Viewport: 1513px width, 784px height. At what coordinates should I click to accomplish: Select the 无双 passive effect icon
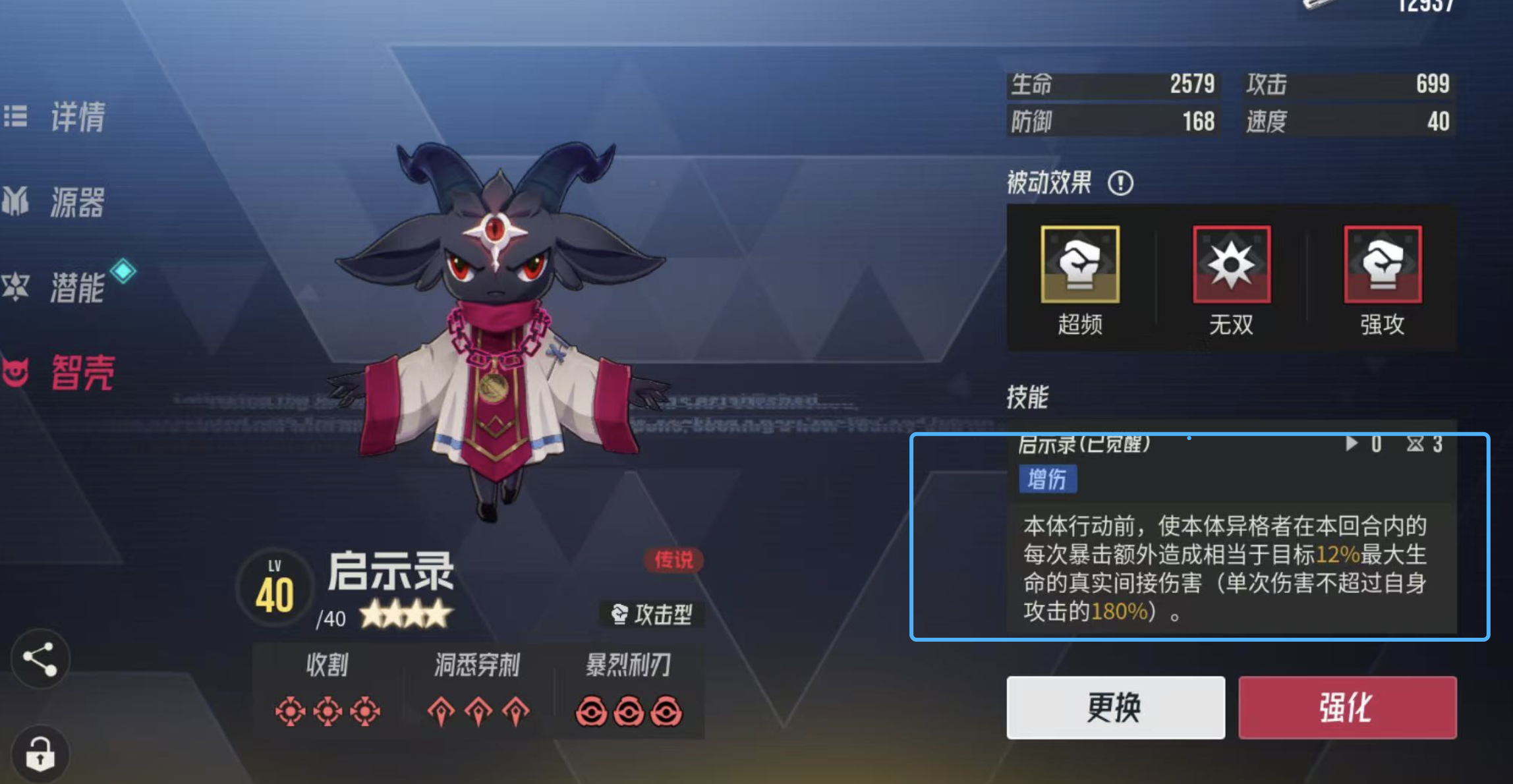pyautogui.click(x=1231, y=264)
